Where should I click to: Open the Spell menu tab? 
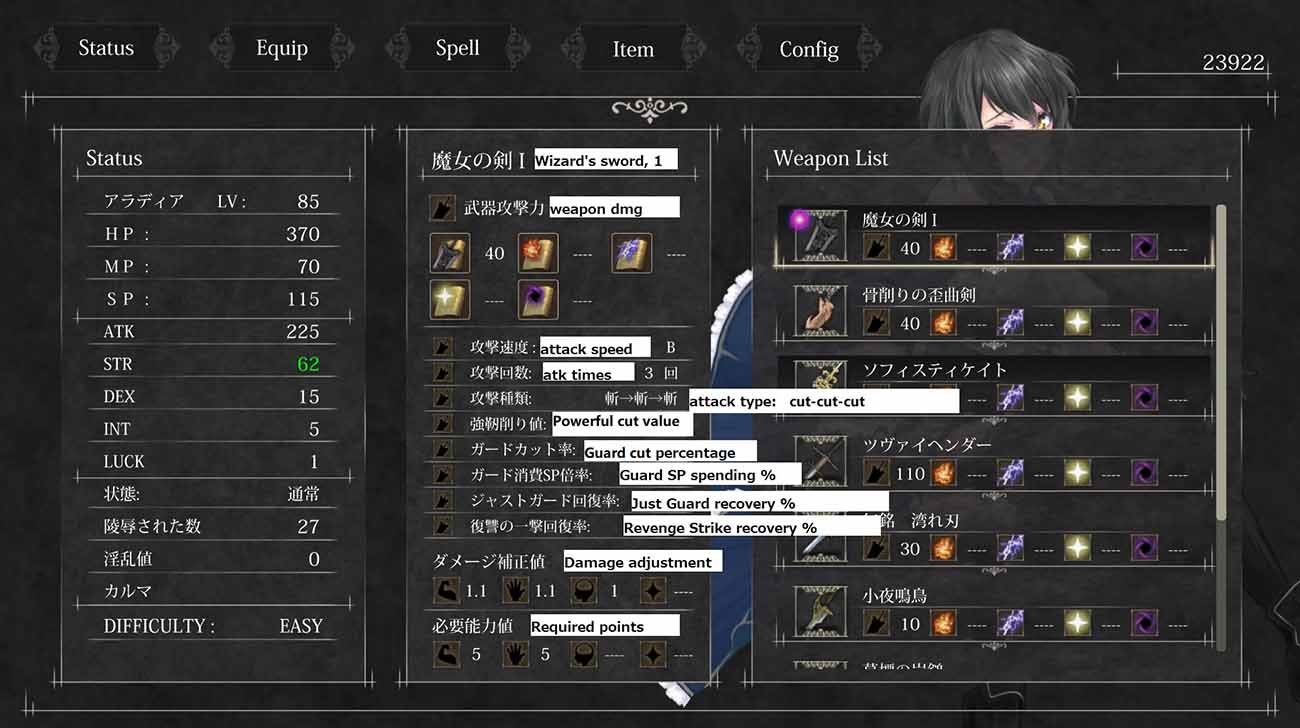coord(456,48)
